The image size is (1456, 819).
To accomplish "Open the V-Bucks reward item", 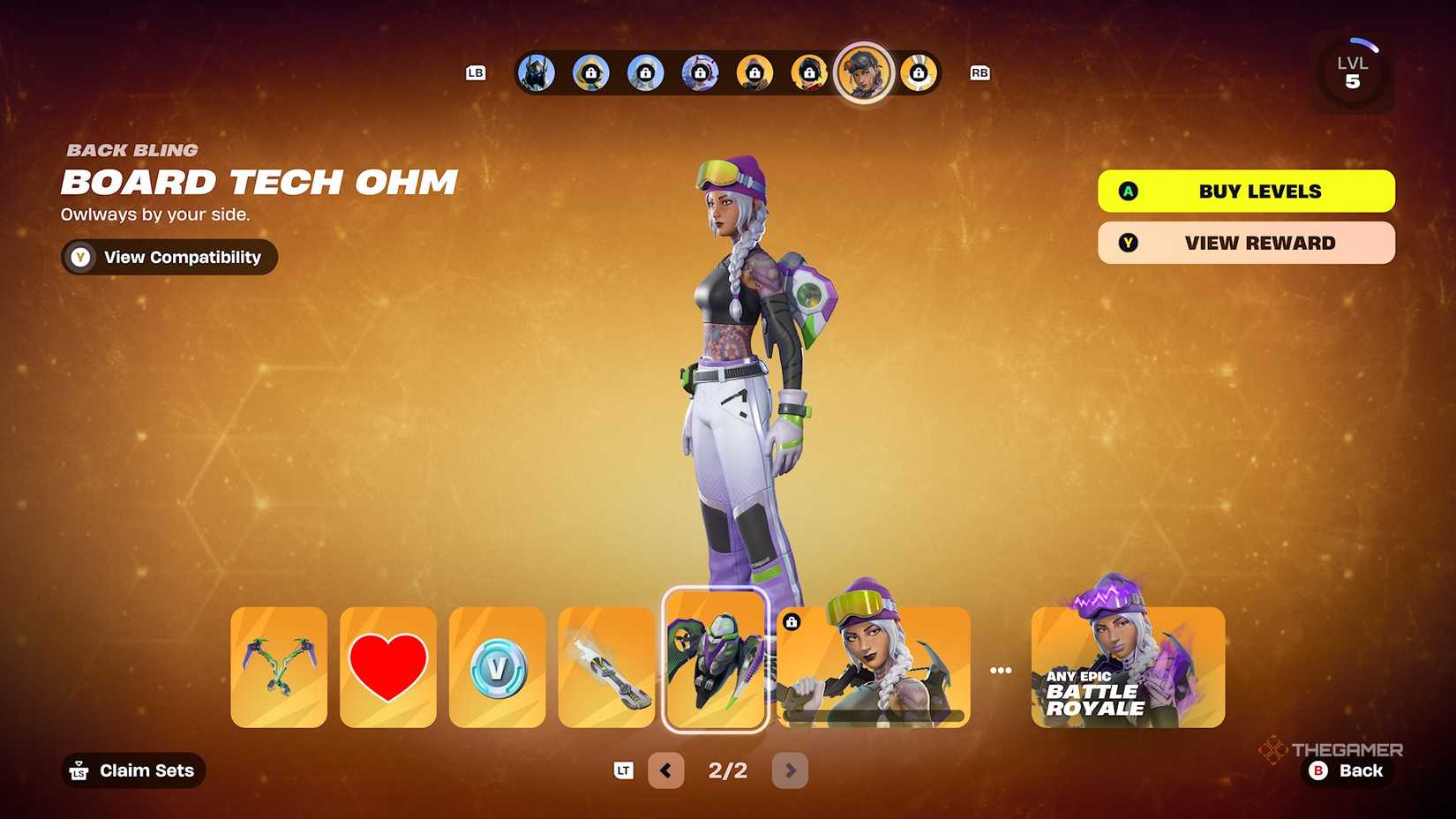I will (497, 666).
